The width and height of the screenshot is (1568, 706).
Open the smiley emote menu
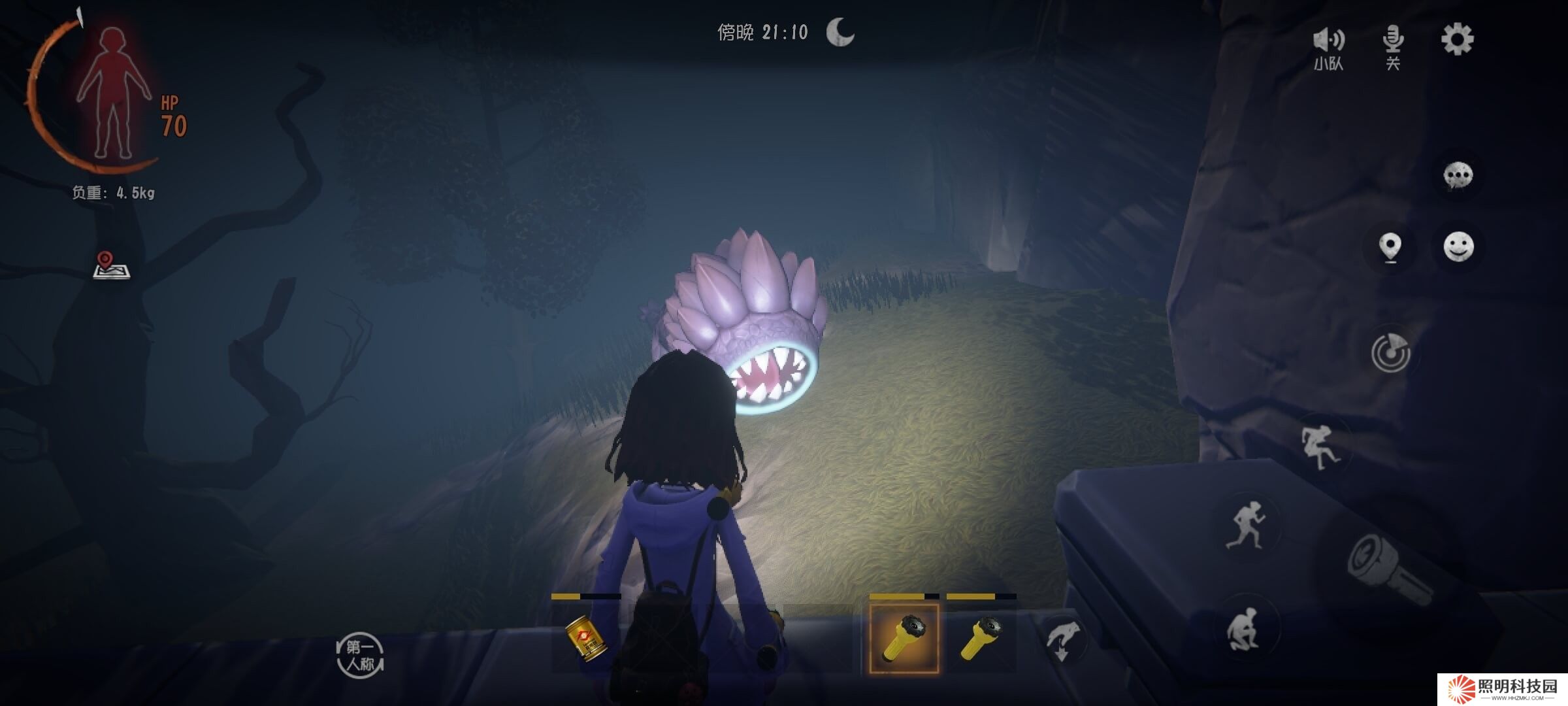pos(1458,247)
